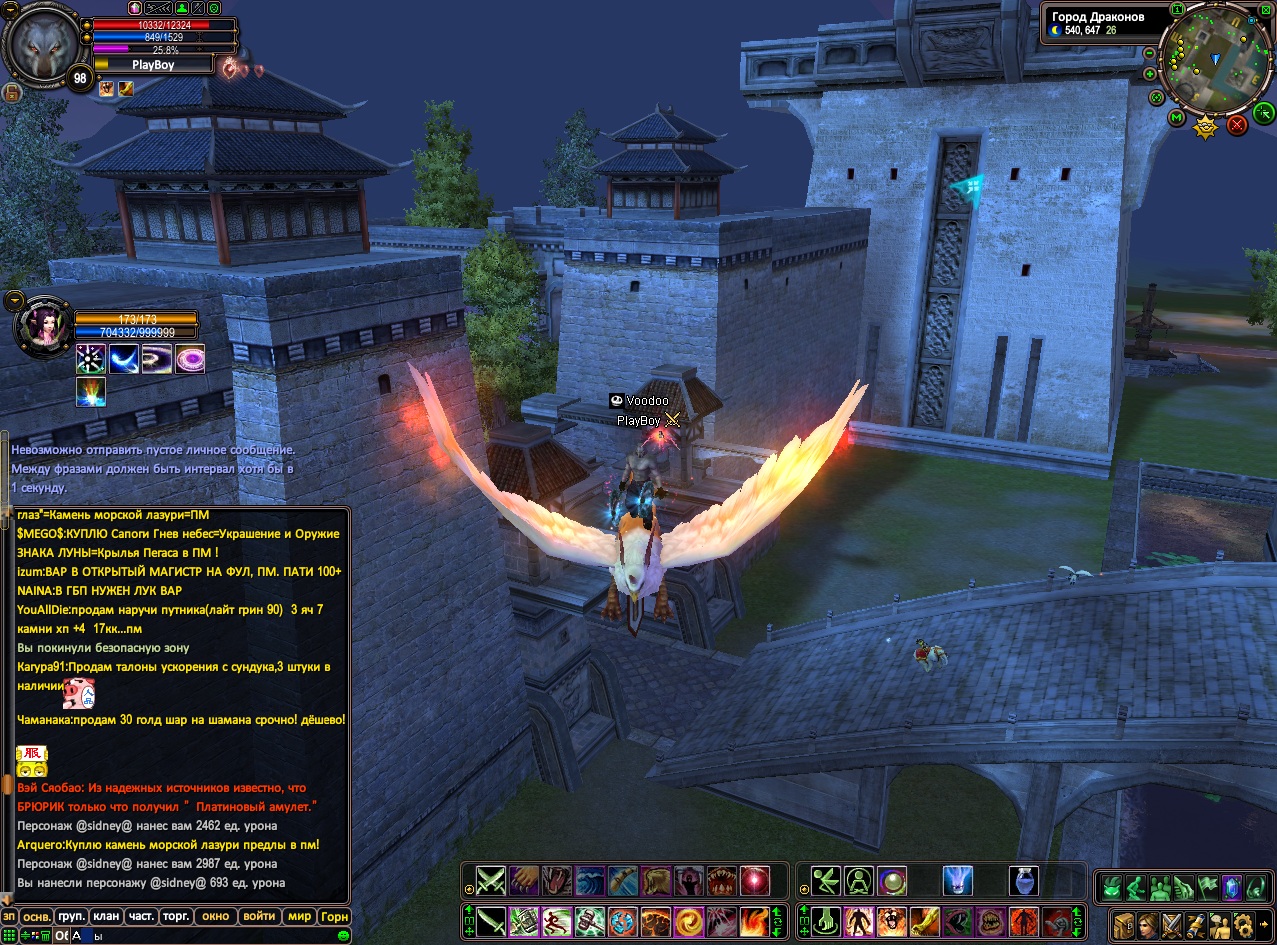Screen dimensions: 1277x945
Task: Click the yellow sun event icon
Action: pos(1206,127)
